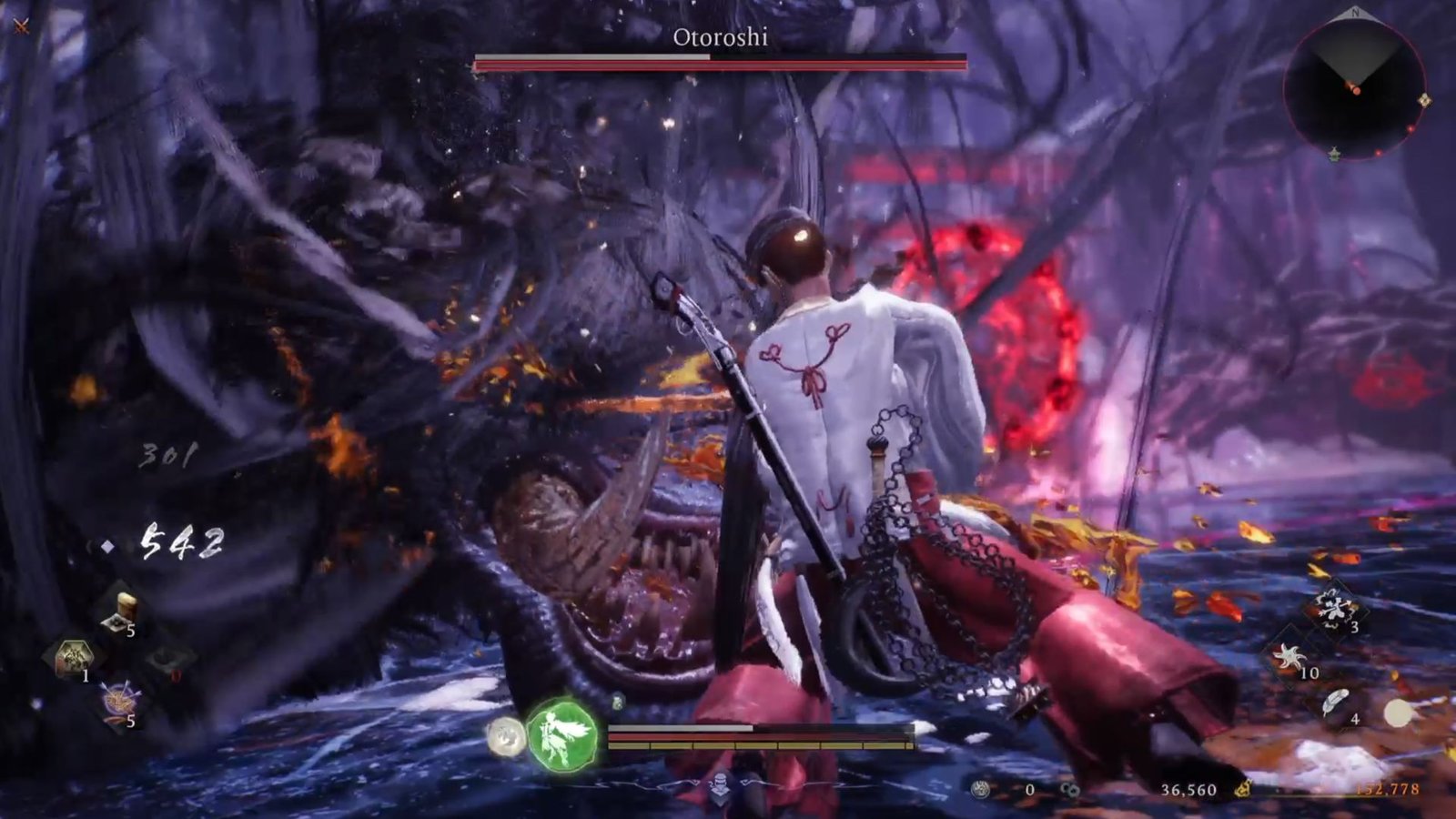
Task: Toggle the small flask icon above the health bar
Action: click(x=618, y=702)
